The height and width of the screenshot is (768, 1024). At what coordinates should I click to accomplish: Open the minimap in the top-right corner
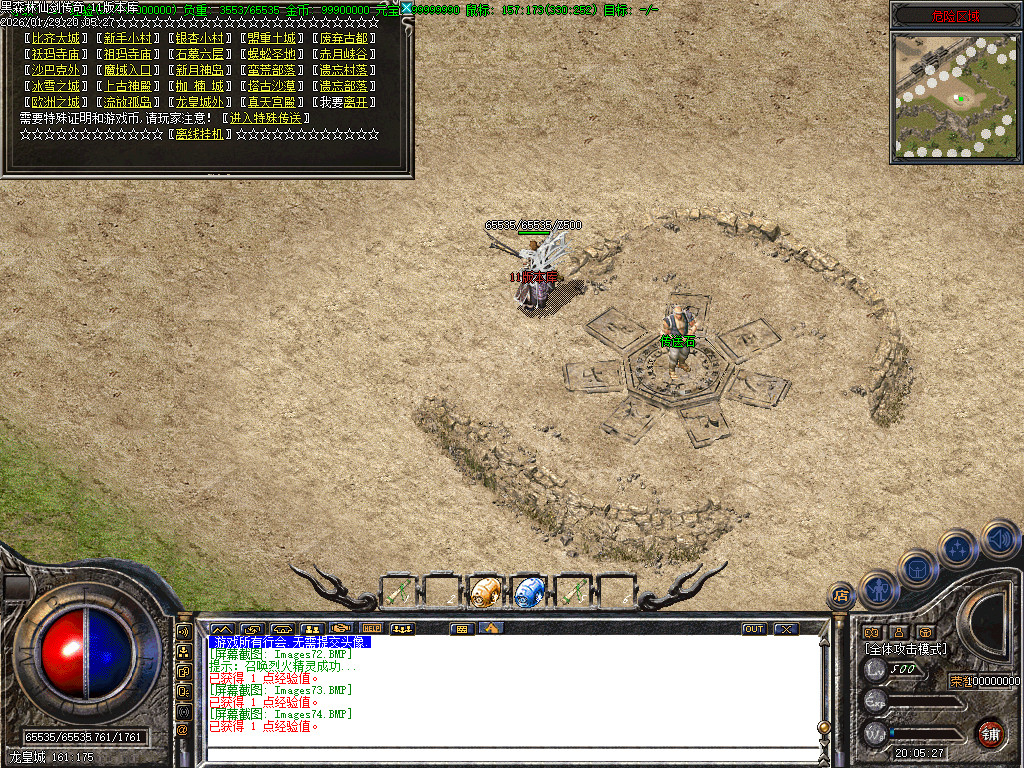[x=954, y=97]
